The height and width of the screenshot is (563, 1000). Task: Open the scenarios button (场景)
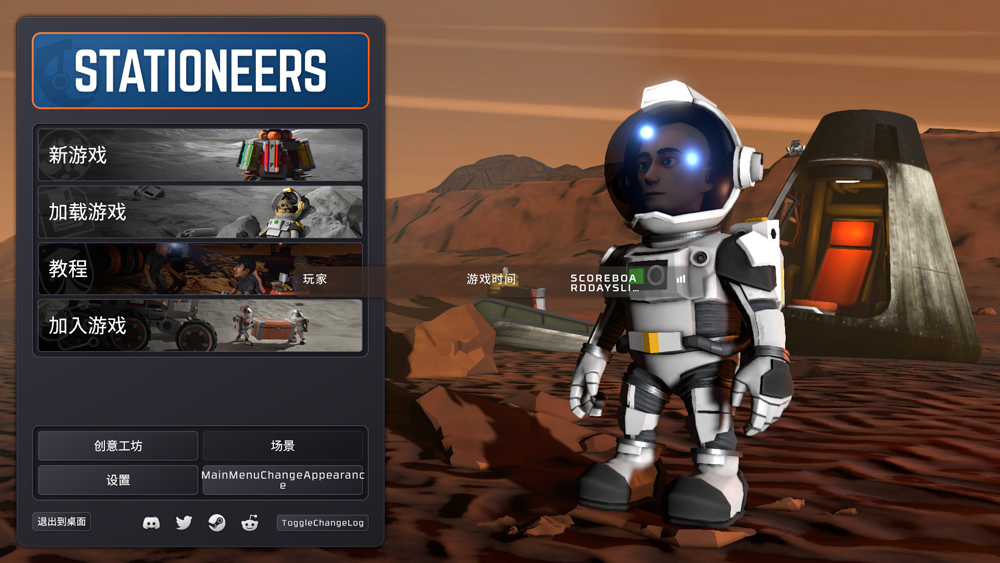pyautogui.click(x=283, y=446)
